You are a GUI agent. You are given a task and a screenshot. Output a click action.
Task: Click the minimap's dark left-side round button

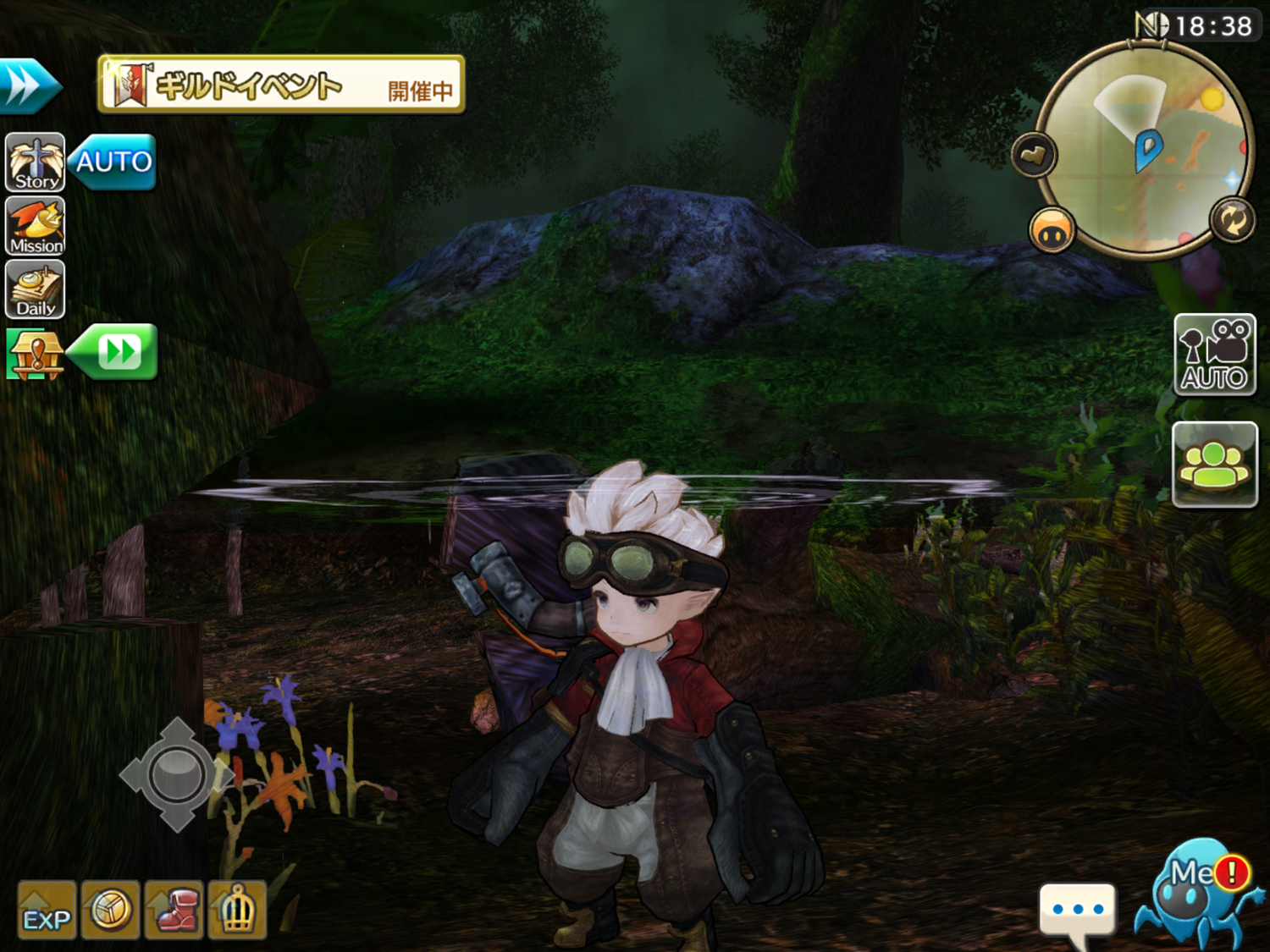[x=1034, y=155]
